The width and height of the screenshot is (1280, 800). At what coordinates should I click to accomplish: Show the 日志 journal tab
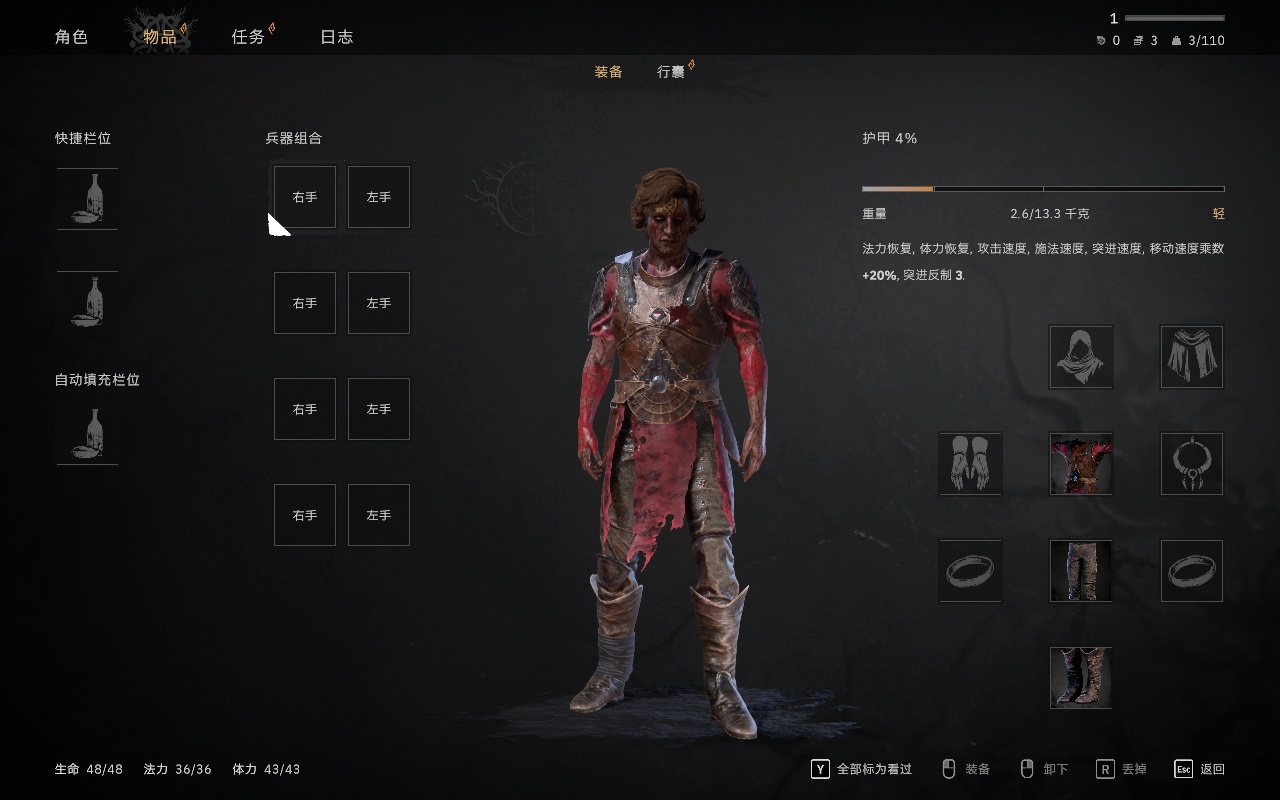pos(336,37)
